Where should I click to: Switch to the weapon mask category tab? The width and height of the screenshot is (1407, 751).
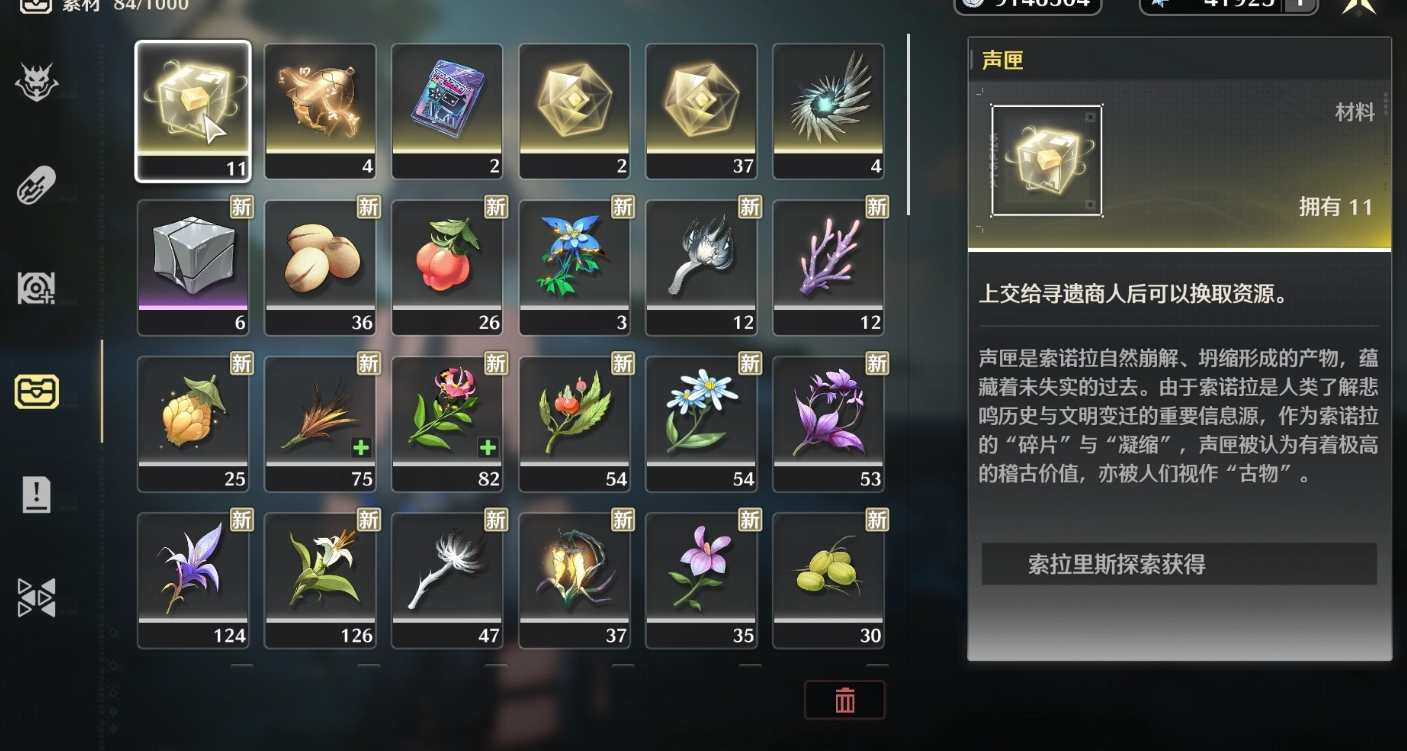pyautogui.click(x=37, y=83)
